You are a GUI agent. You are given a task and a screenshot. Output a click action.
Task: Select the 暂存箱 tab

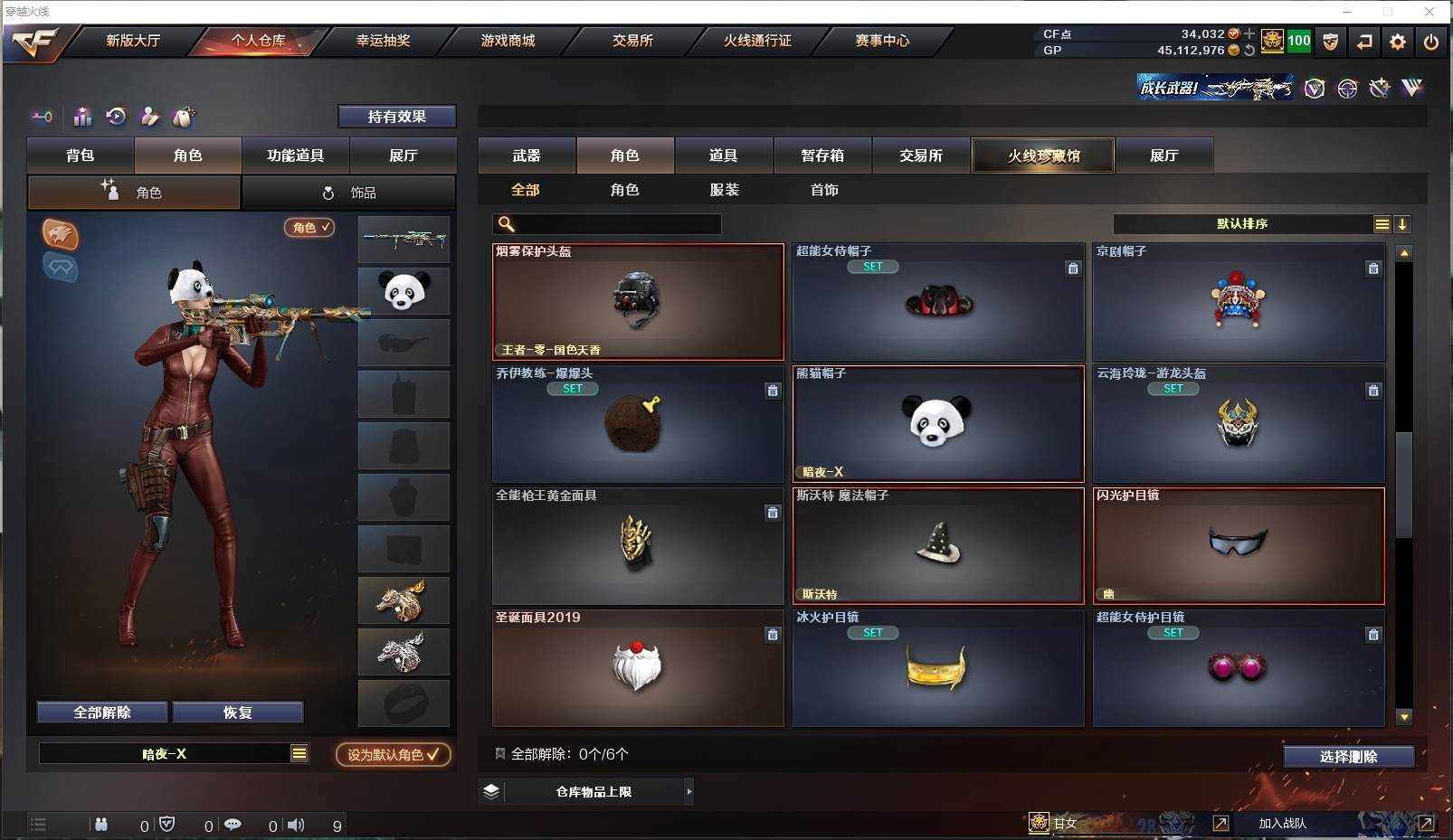(x=821, y=156)
